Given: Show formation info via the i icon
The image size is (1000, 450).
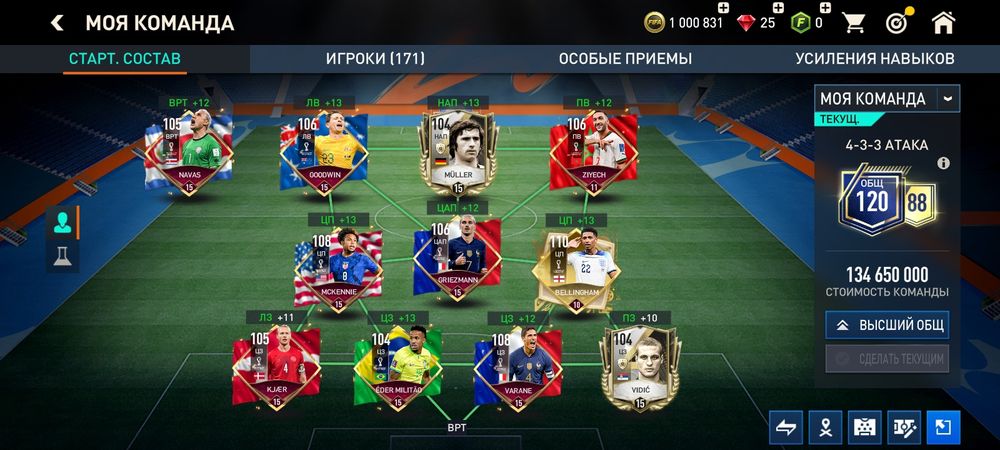Looking at the screenshot, I should 943,163.
